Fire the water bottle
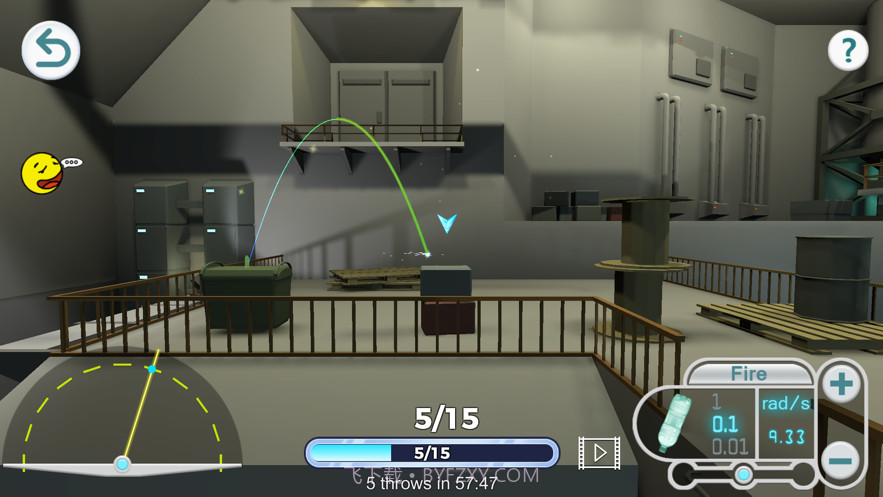Image resolution: width=883 pixels, height=497 pixels. (x=748, y=374)
